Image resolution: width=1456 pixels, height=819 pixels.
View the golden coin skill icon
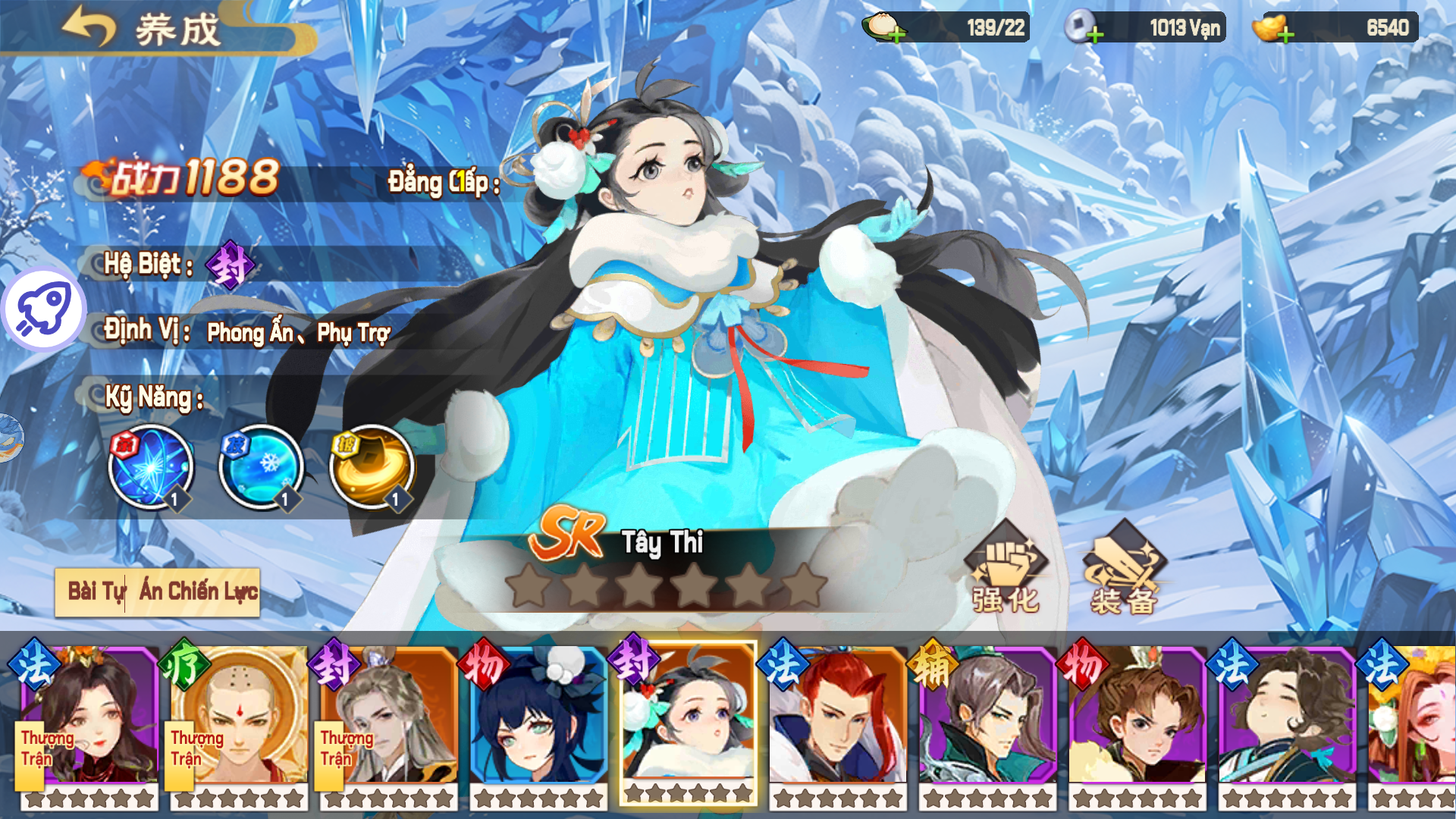(x=372, y=466)
